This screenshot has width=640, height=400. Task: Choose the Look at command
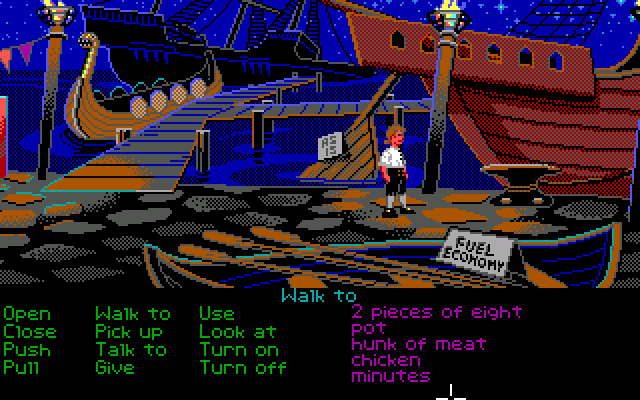point(237,331)
